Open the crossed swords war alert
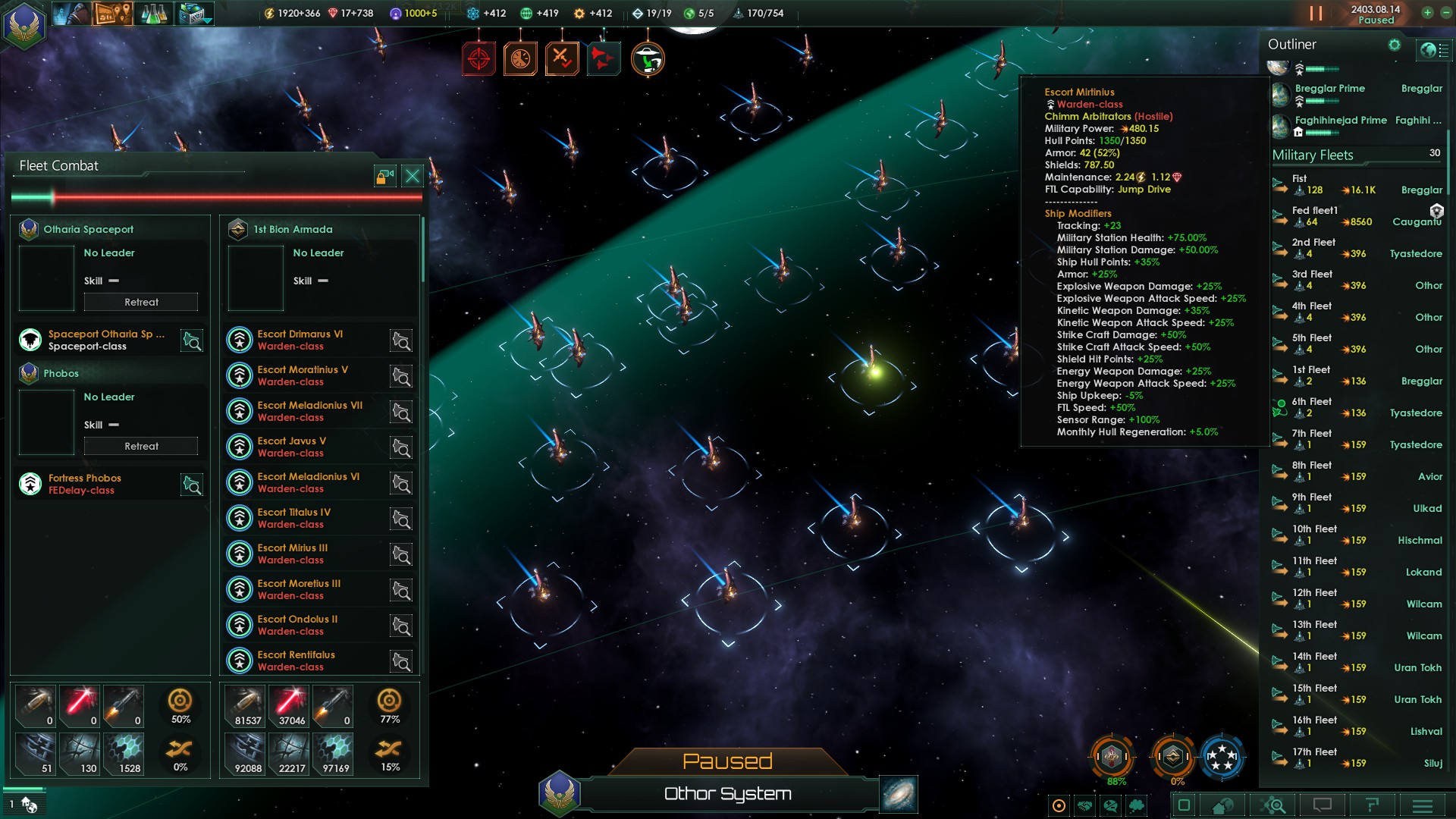This screenshot has width=1456, height=819. (x=562, y=58)
